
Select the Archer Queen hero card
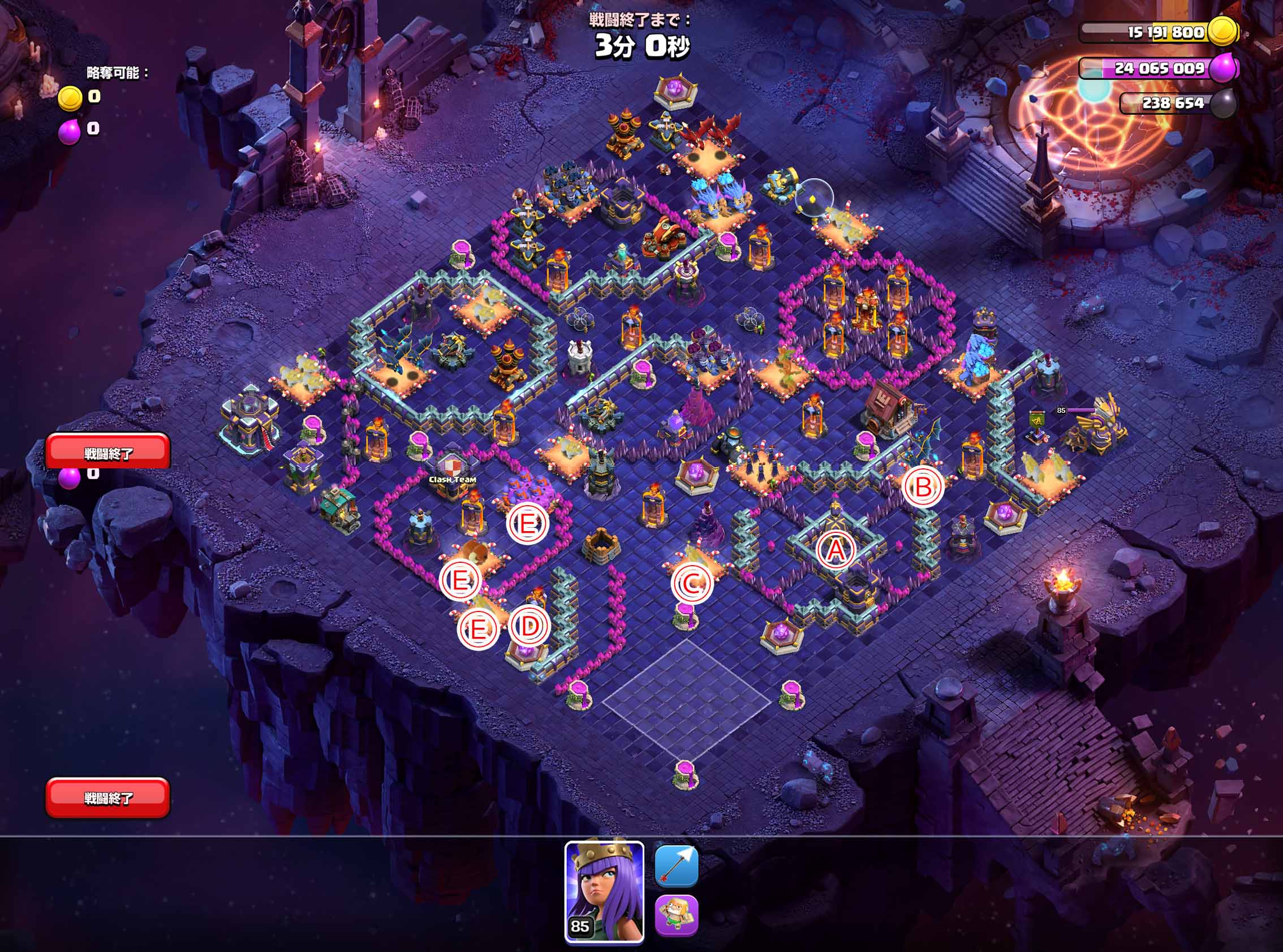(x=604, y=891)
